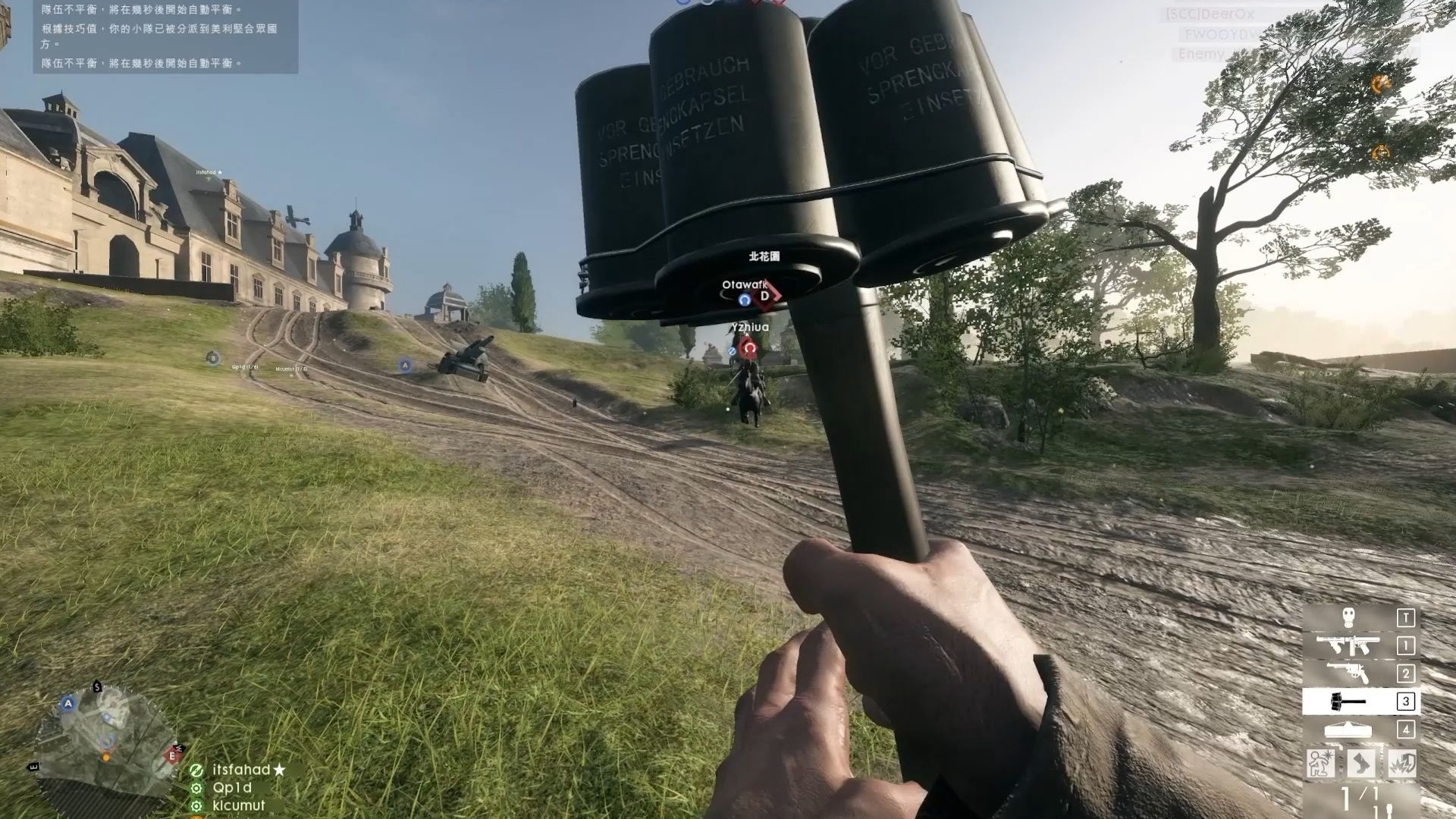Equip the revolver sidearm
Viewport: 1456px width, 819px height.
tap(1348, 673)
